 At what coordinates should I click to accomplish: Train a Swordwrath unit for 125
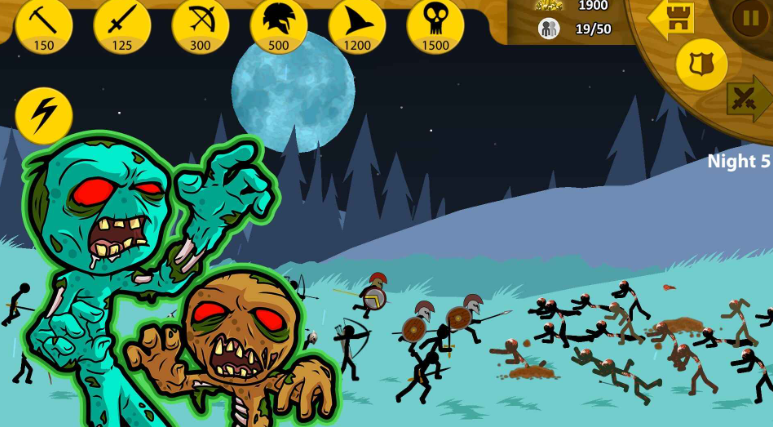tap(122, 24)
